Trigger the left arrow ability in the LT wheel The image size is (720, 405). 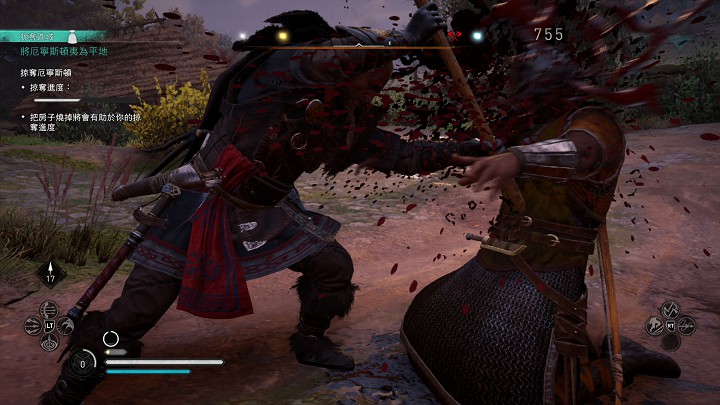pos(33,324)
